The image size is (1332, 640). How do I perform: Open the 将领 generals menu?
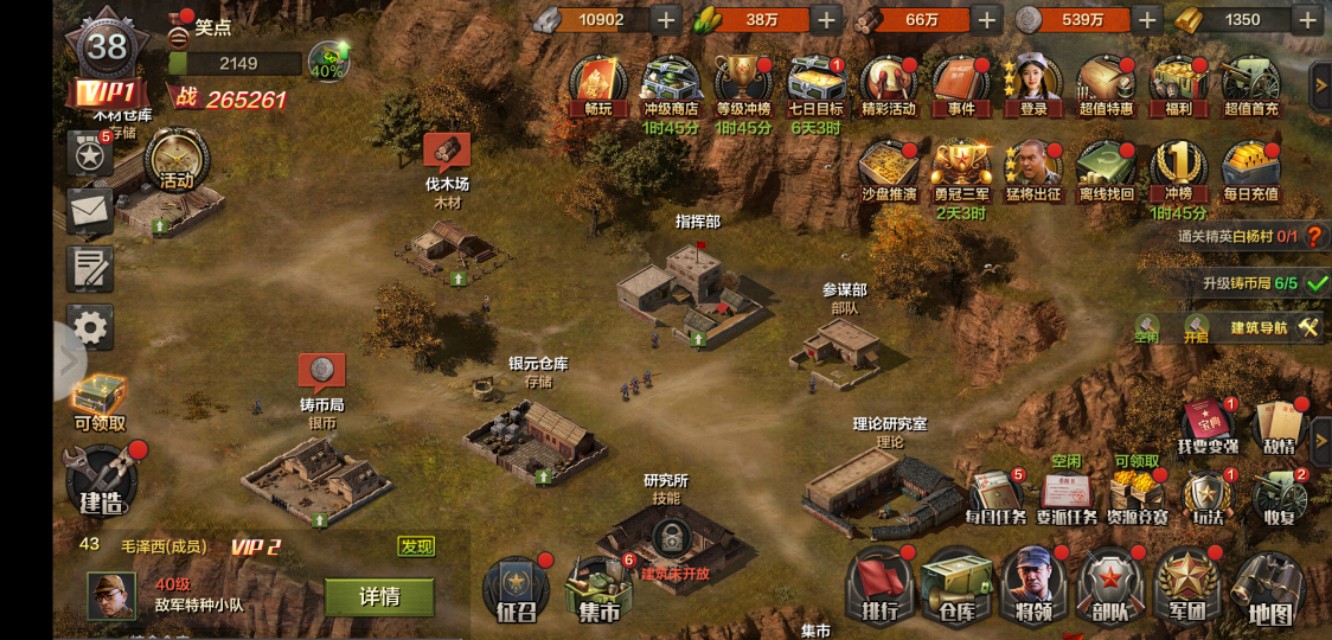(1033, 587)
